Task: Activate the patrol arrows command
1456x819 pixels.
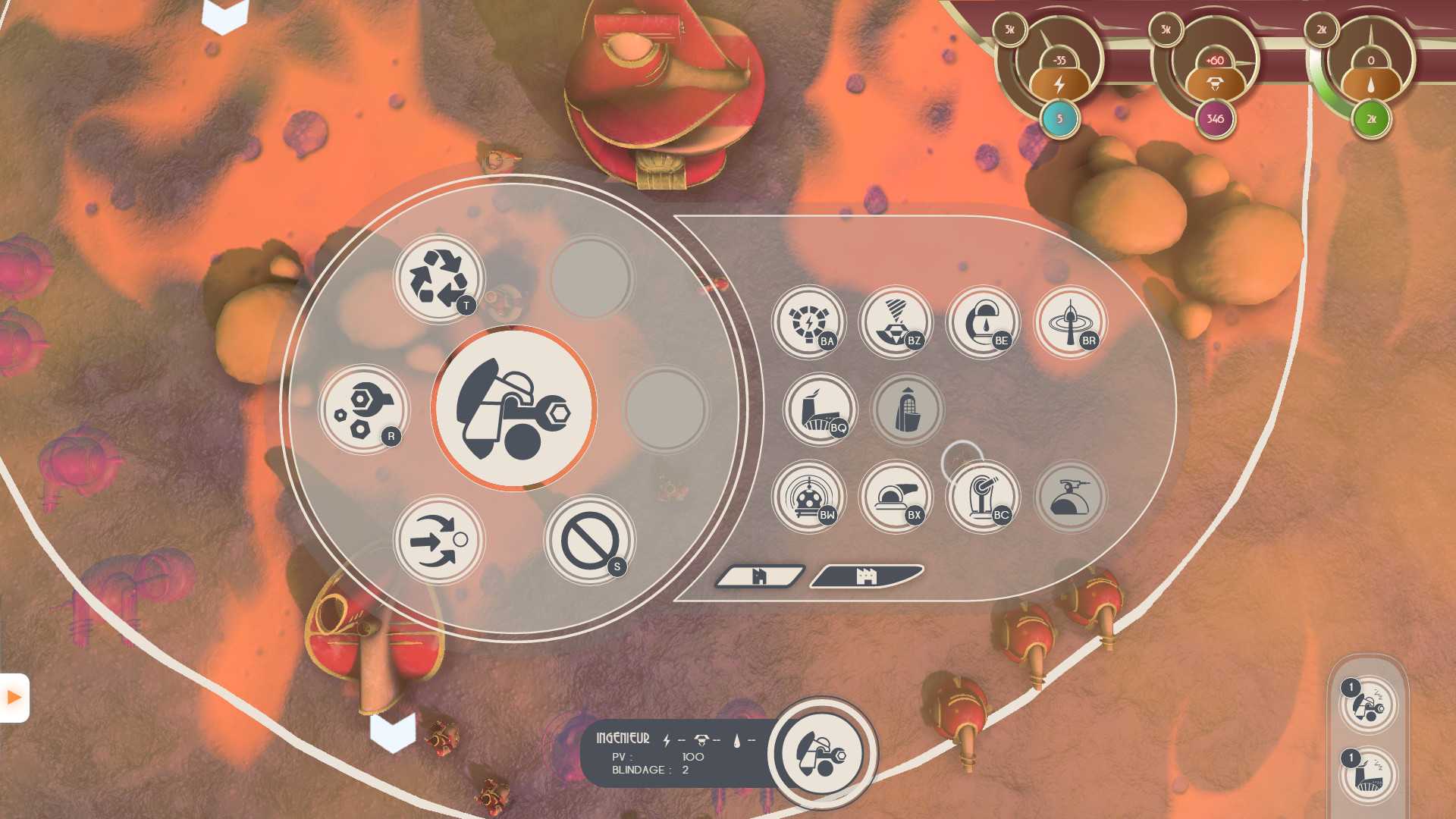Action: pos(438,540)
